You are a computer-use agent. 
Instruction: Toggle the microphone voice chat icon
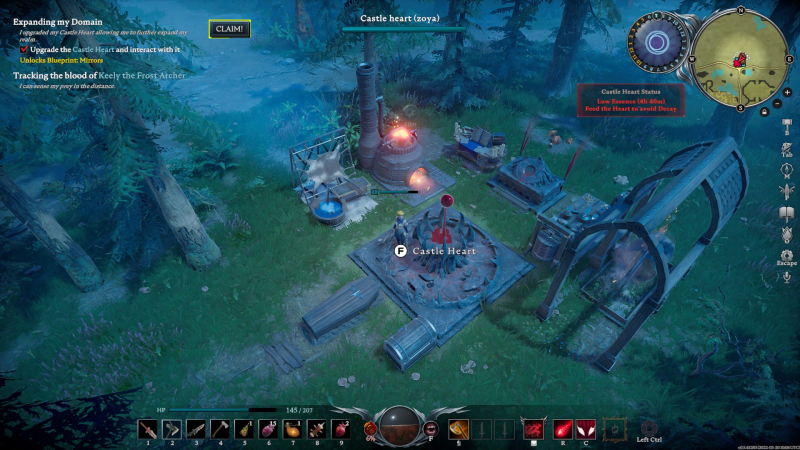[x=787, y=277]
